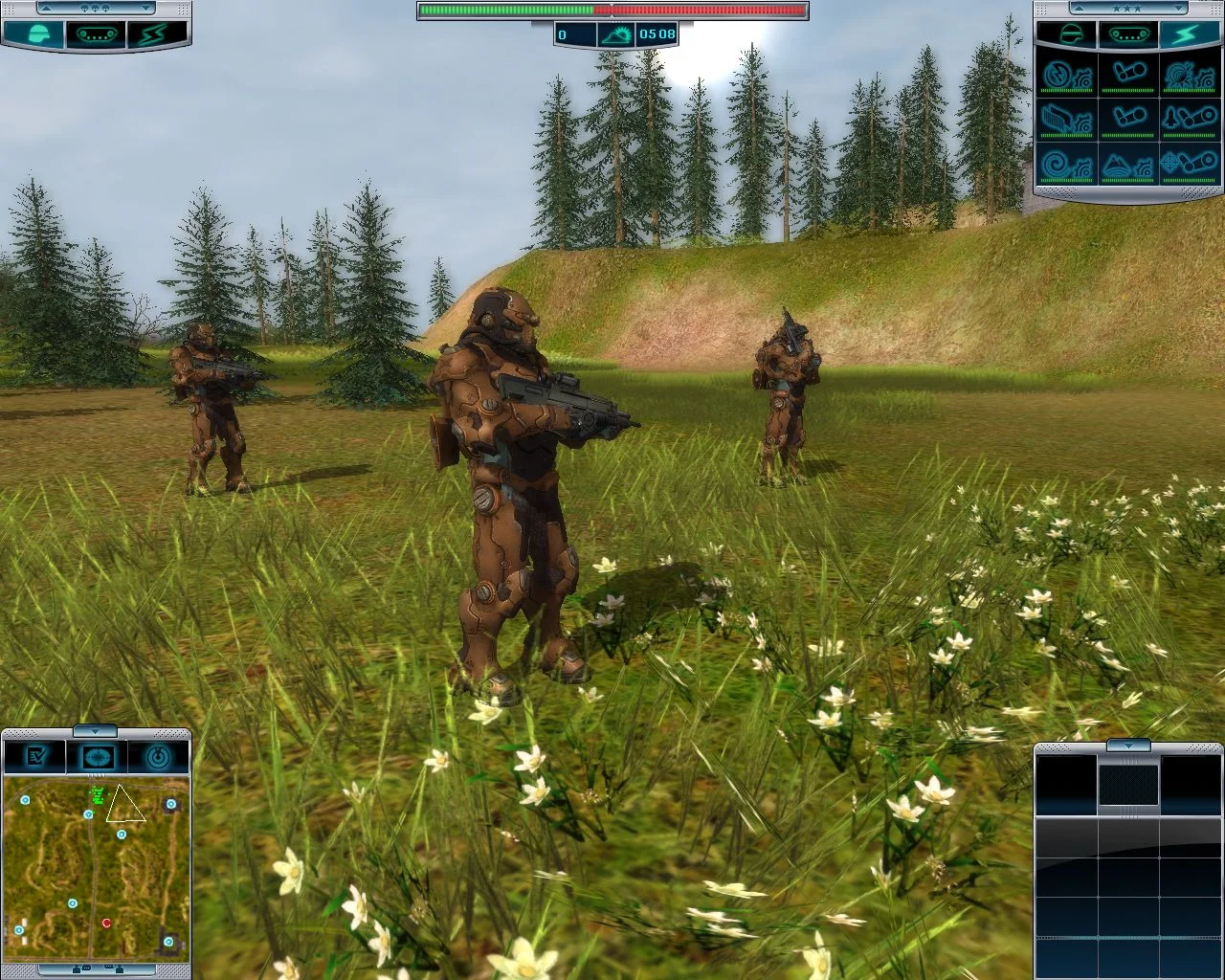The image size is (1225, 980).
Task: Switch to tank tab in star-rated panel
Action: click(x=1128, y=34)
